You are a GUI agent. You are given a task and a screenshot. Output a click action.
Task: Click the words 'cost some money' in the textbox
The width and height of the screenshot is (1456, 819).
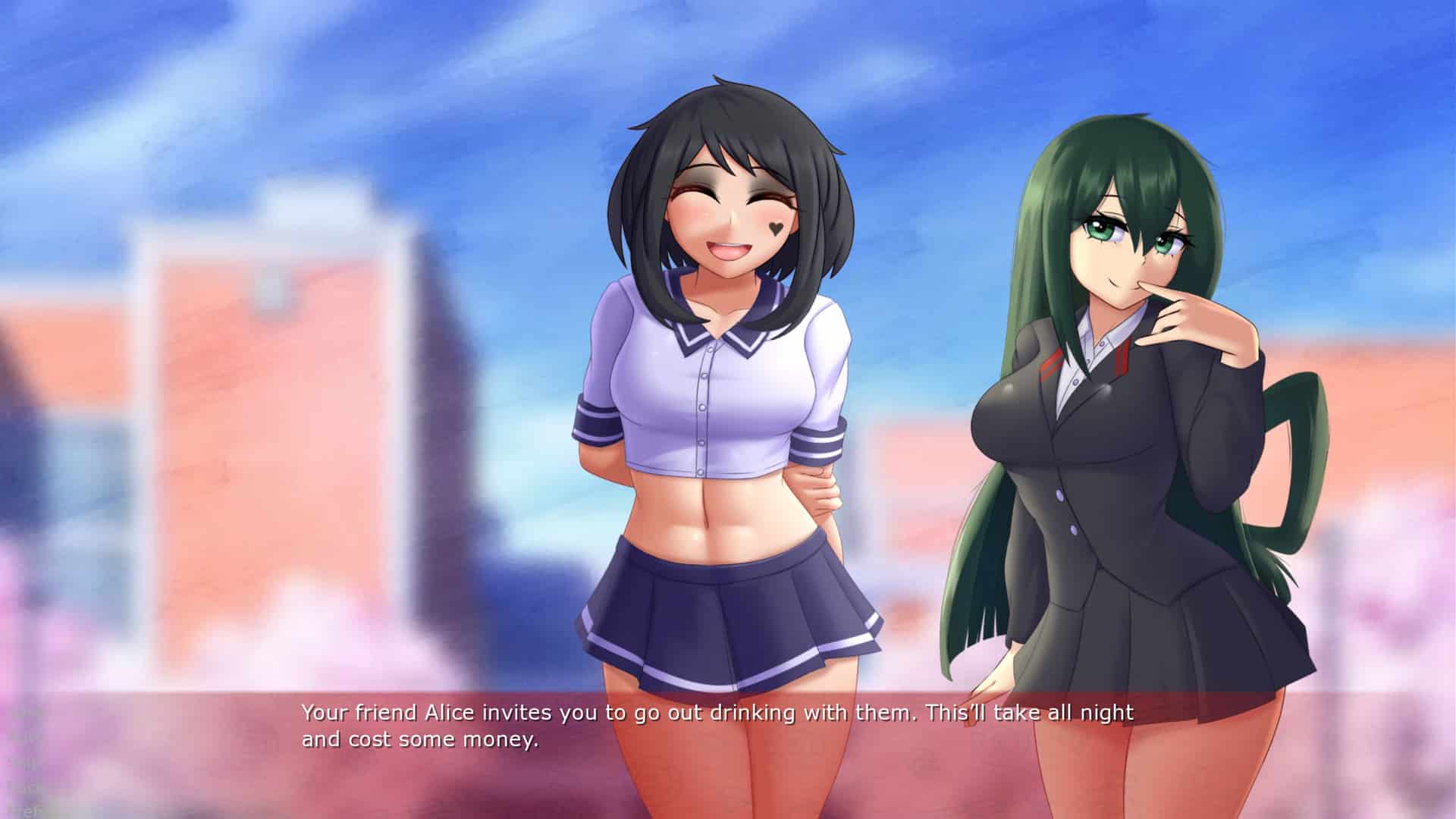444,739
